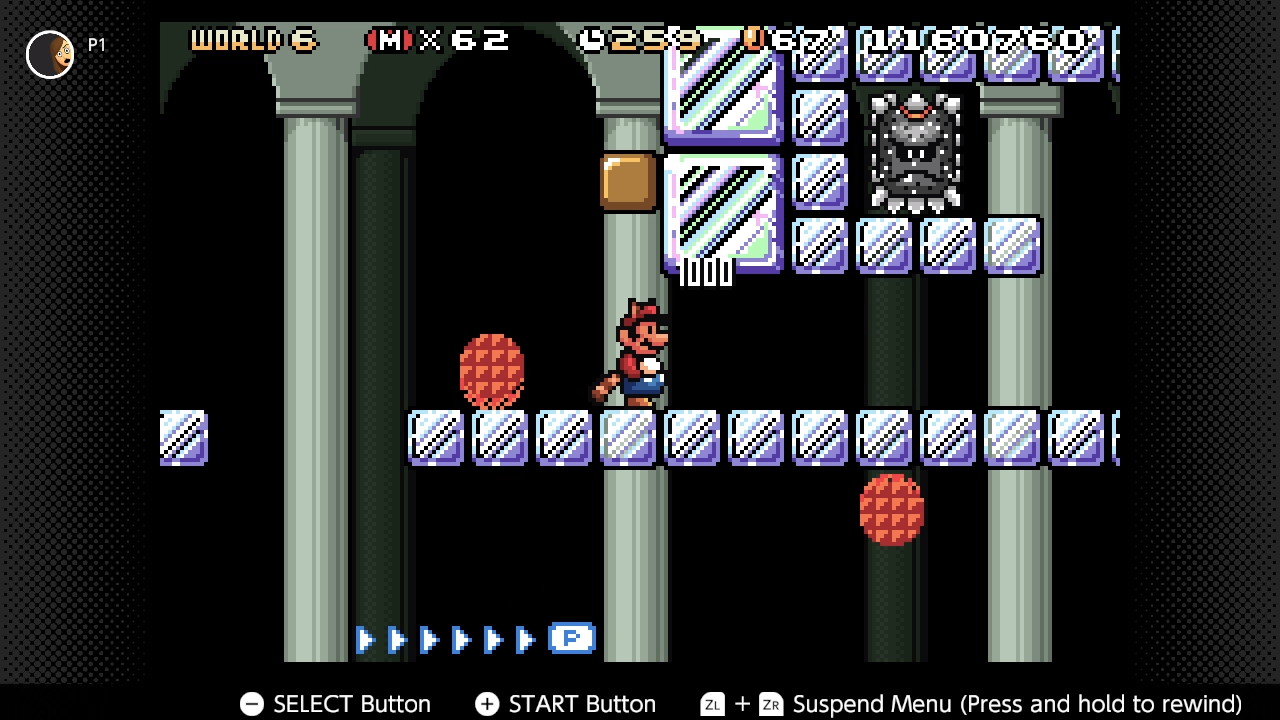Click the leftmost blue arrow at the bottom
Viewport: 1280px width, 720px height.
tap(365, 638)
